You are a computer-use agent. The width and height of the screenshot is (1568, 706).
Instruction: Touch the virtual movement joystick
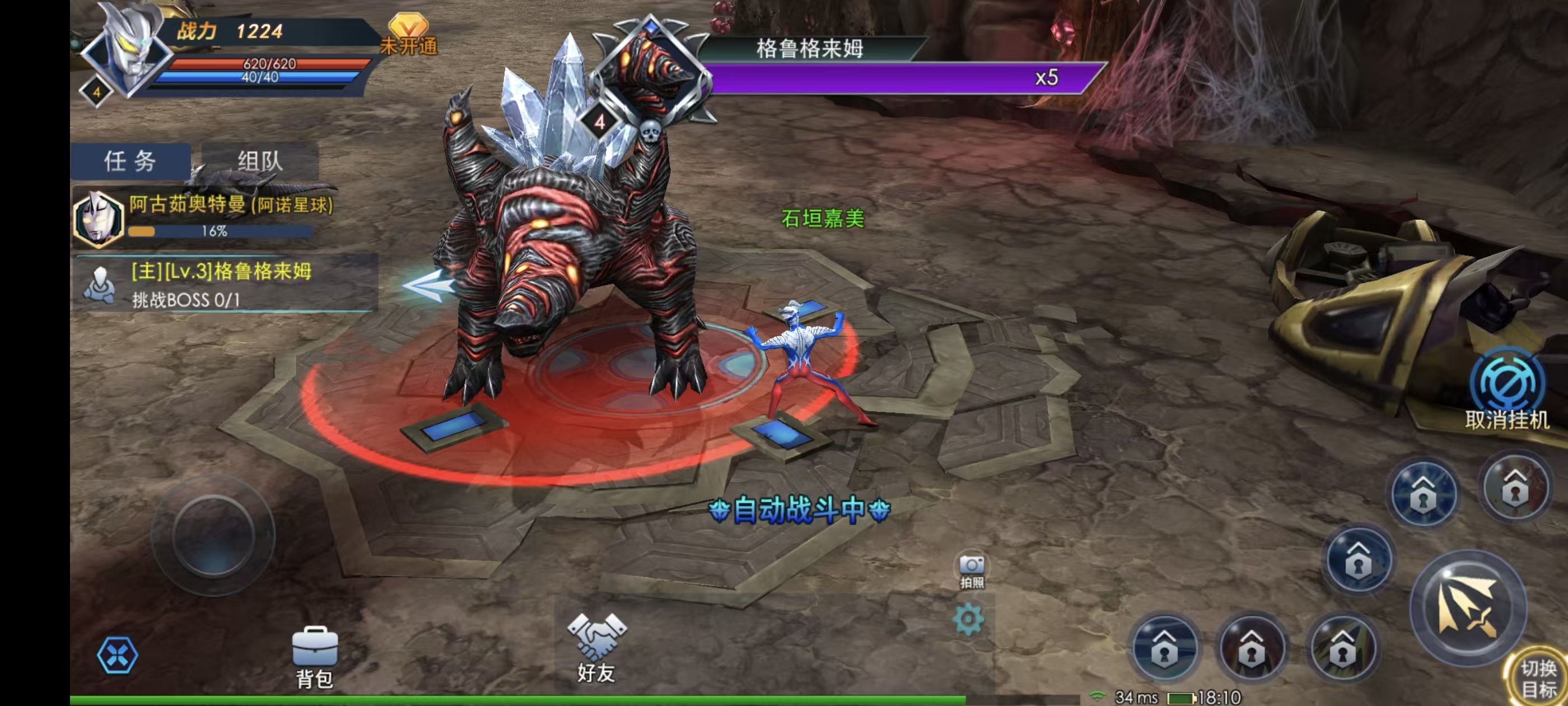(x=213, y=536)
